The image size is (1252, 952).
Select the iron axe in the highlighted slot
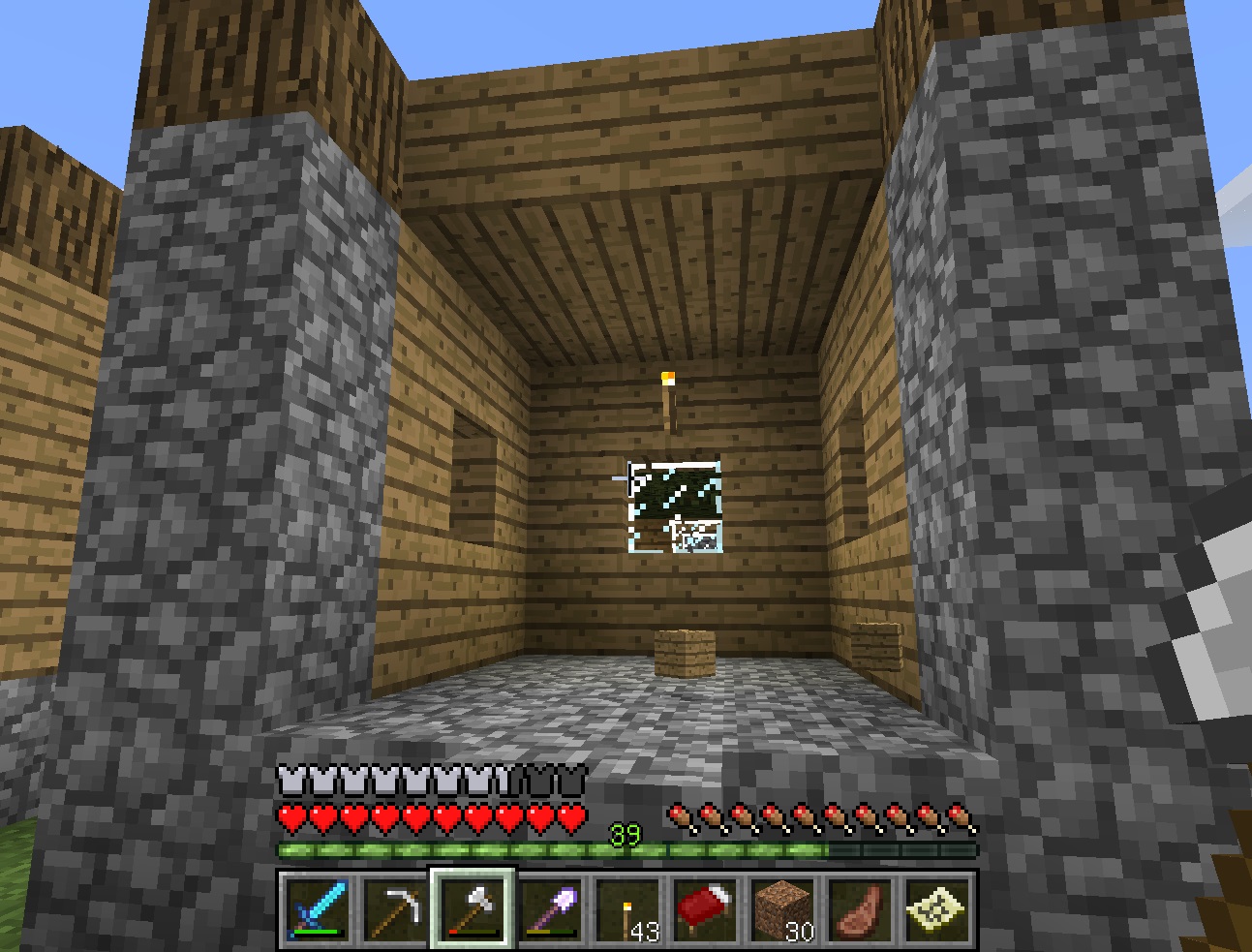click(x=472, y=908)
